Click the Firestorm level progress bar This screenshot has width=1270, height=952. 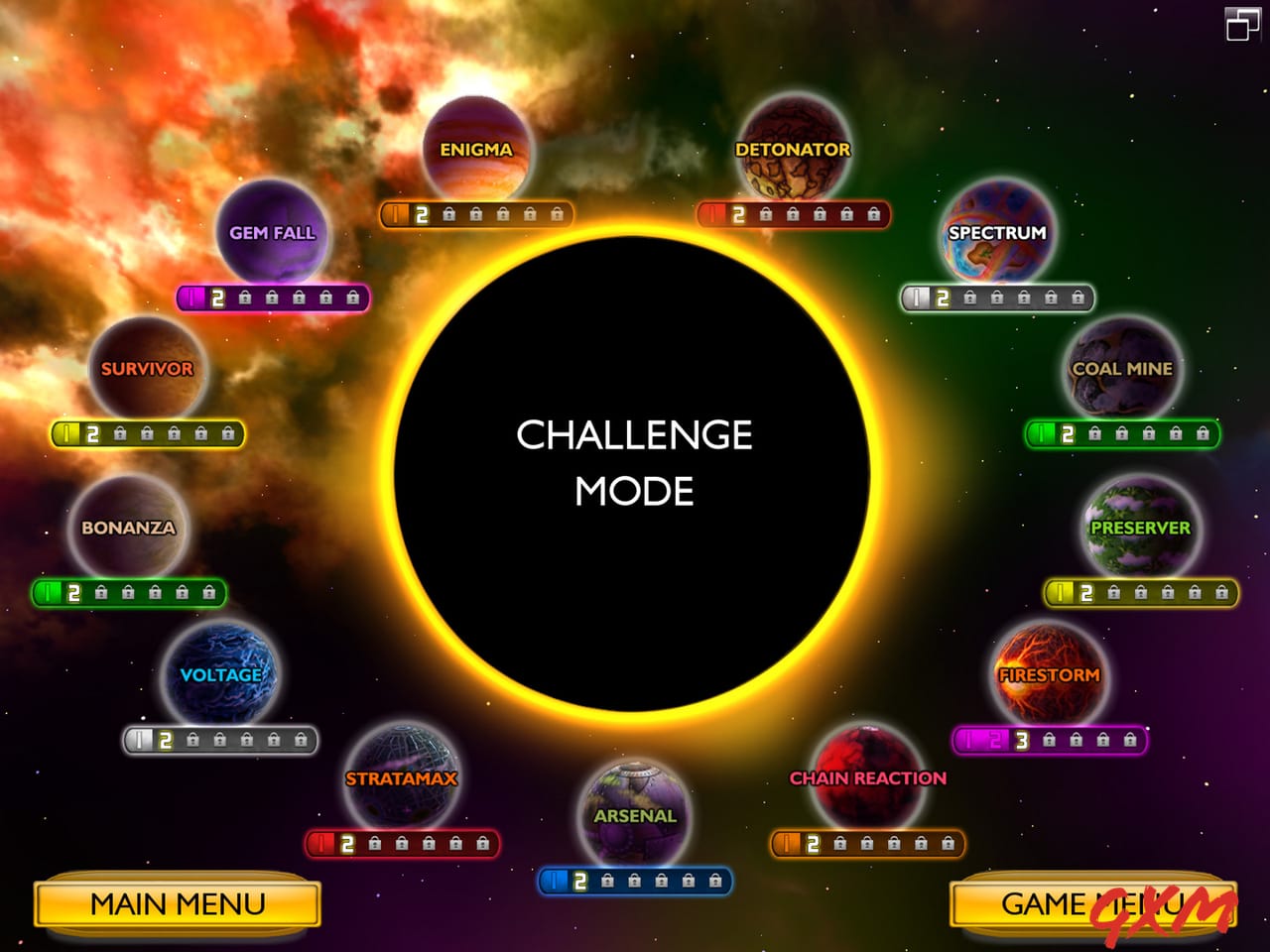[x=1052, y=739]
